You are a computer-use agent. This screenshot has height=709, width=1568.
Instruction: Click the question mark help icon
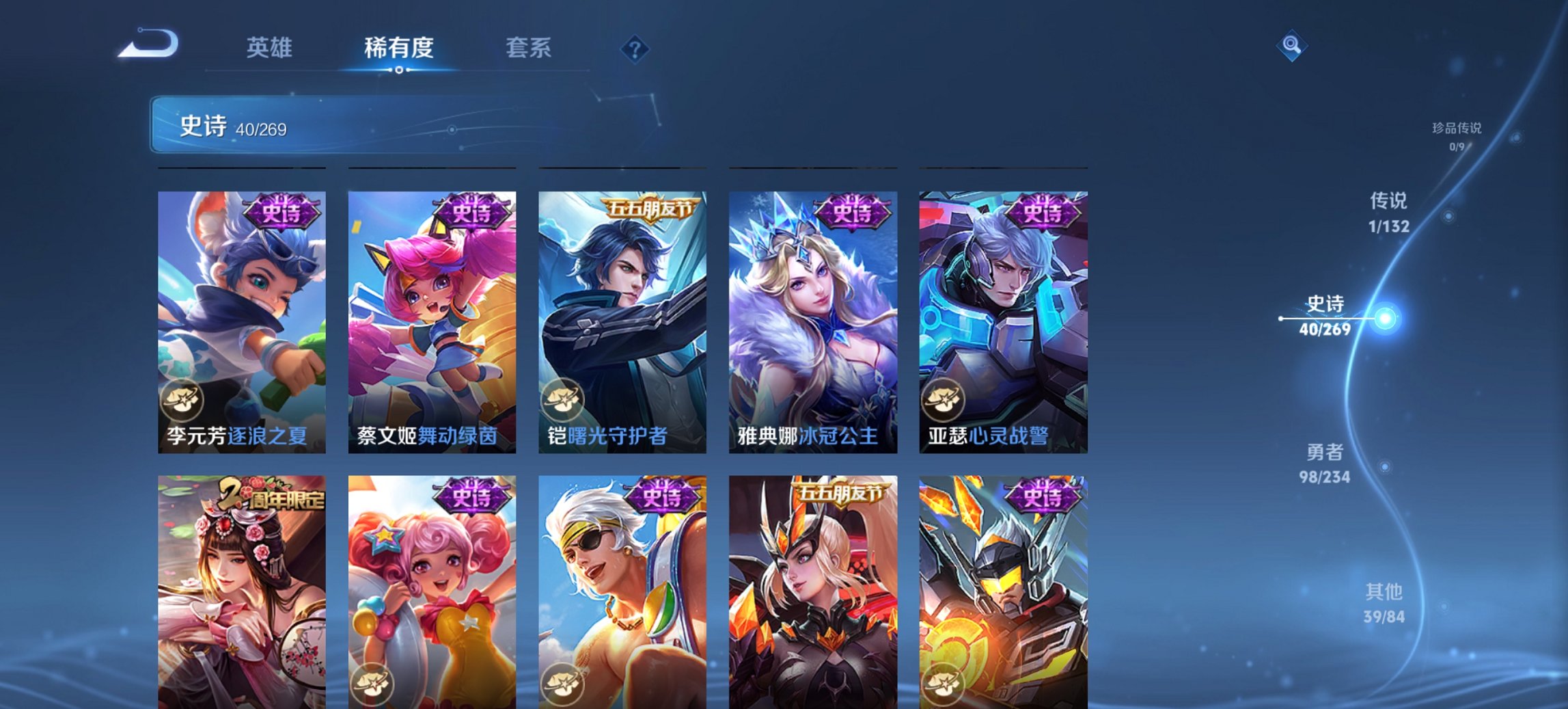click(x=635, y=49)
